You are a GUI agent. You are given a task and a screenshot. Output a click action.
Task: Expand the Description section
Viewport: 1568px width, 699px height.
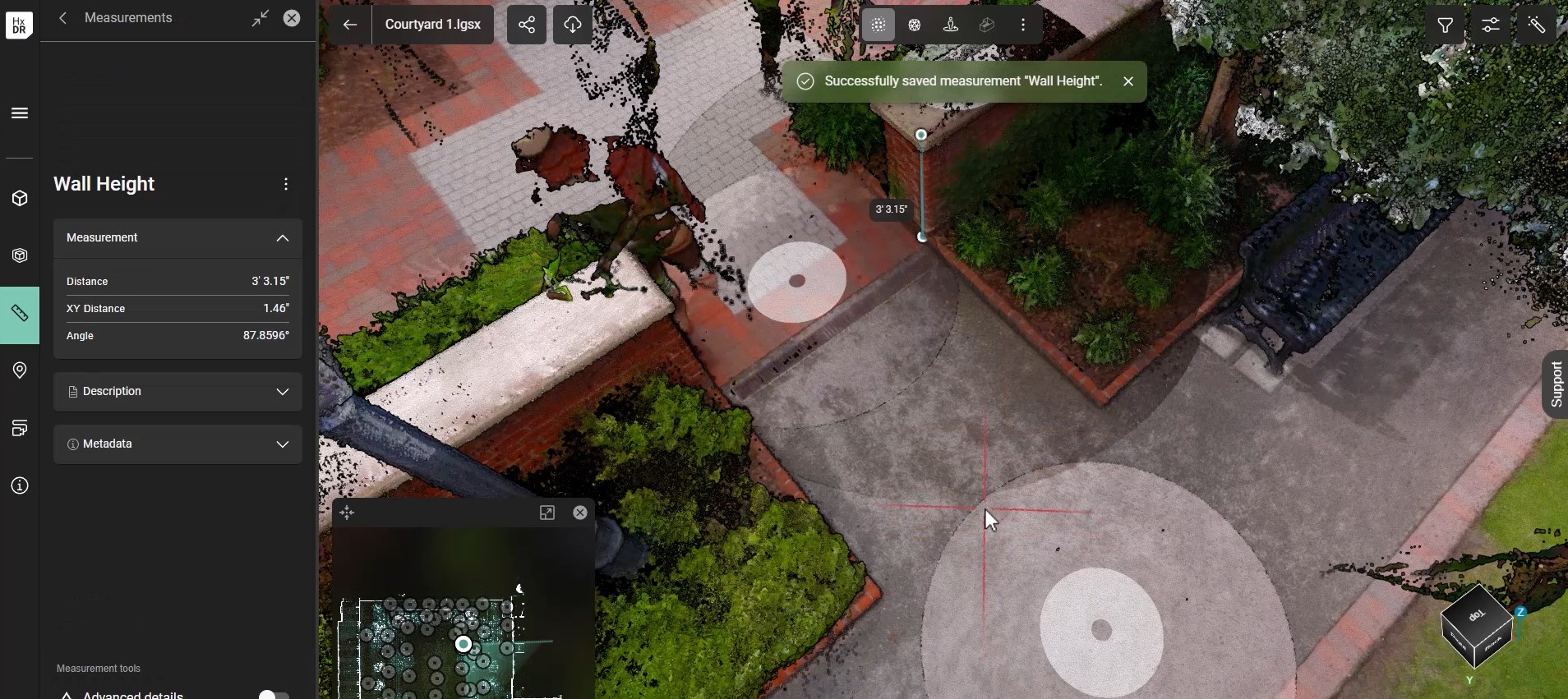282,392
